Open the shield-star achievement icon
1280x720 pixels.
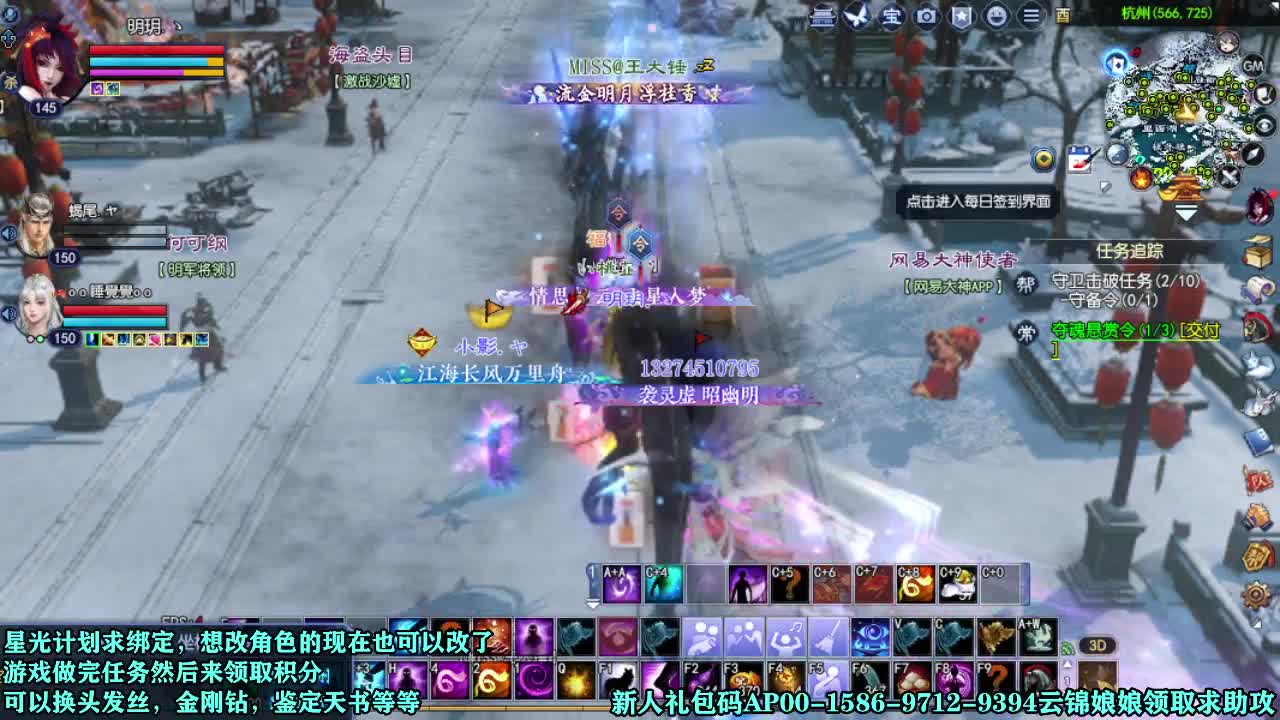(961, 16)
